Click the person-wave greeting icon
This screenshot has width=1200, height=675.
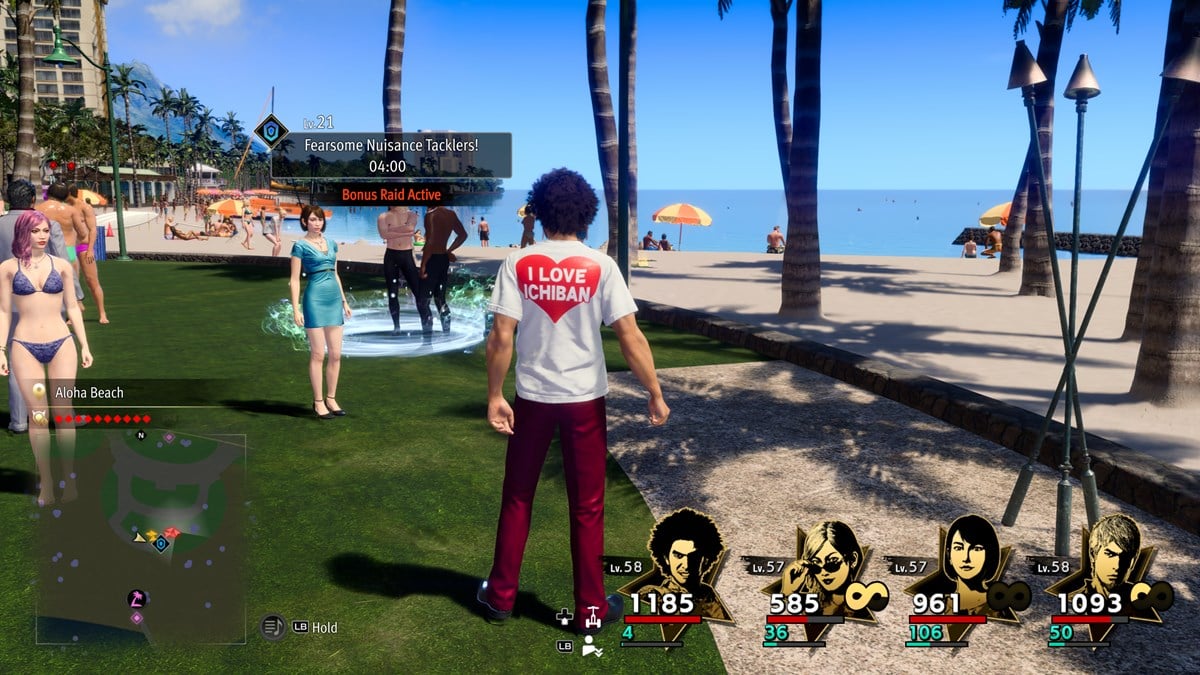click(592, 646)
